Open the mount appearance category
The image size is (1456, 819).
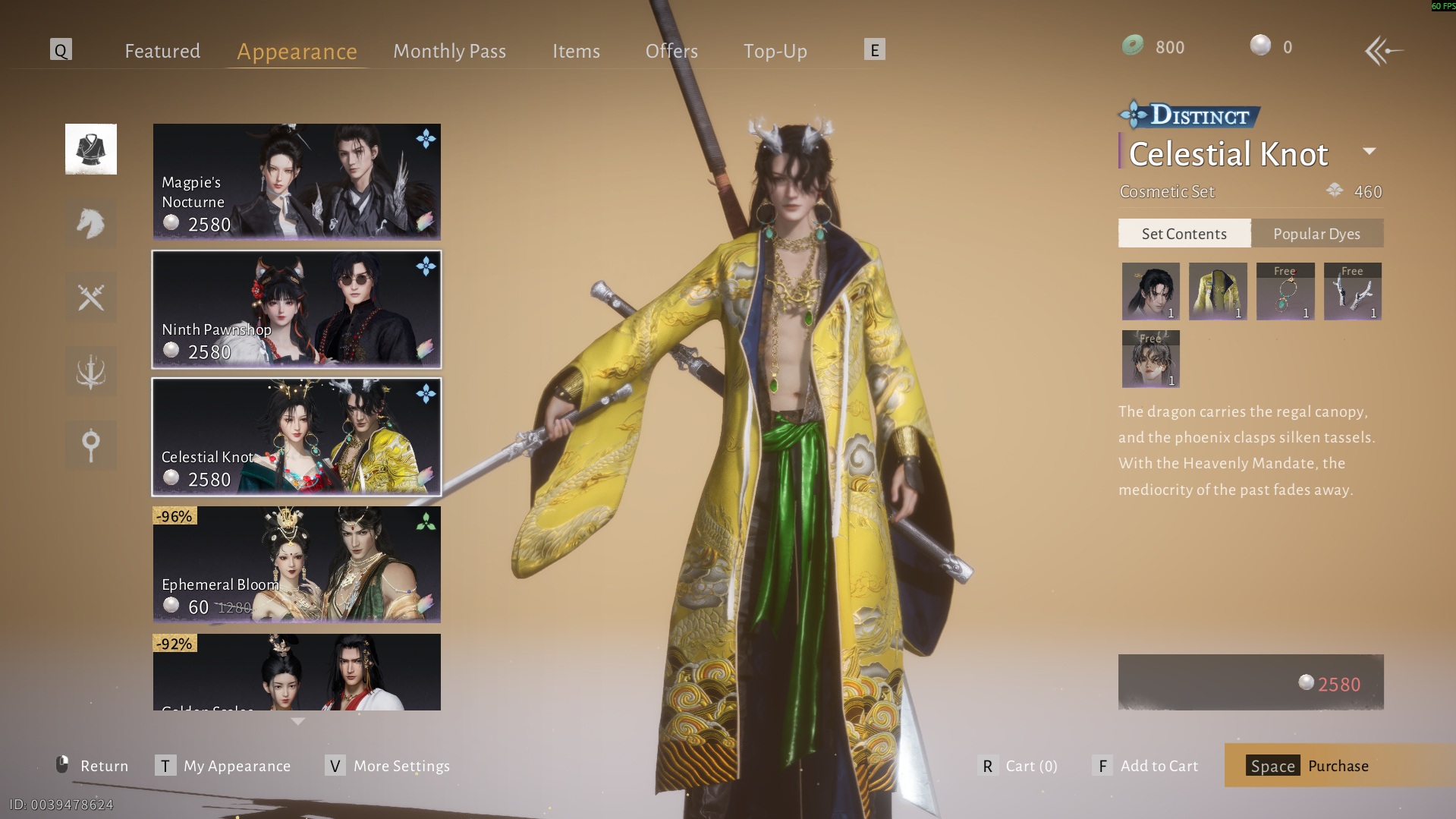click(x=91, y=223)
